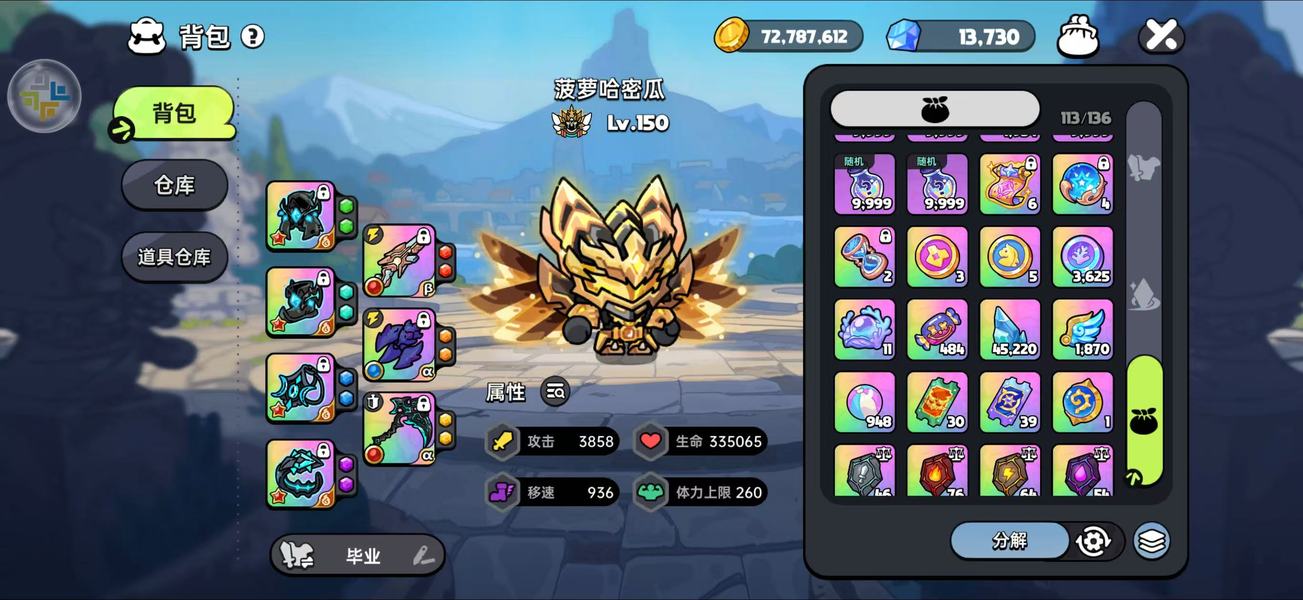Select the green bag category tab
The width and height of the screenshot is (1303, 600).
(1144, 420)
